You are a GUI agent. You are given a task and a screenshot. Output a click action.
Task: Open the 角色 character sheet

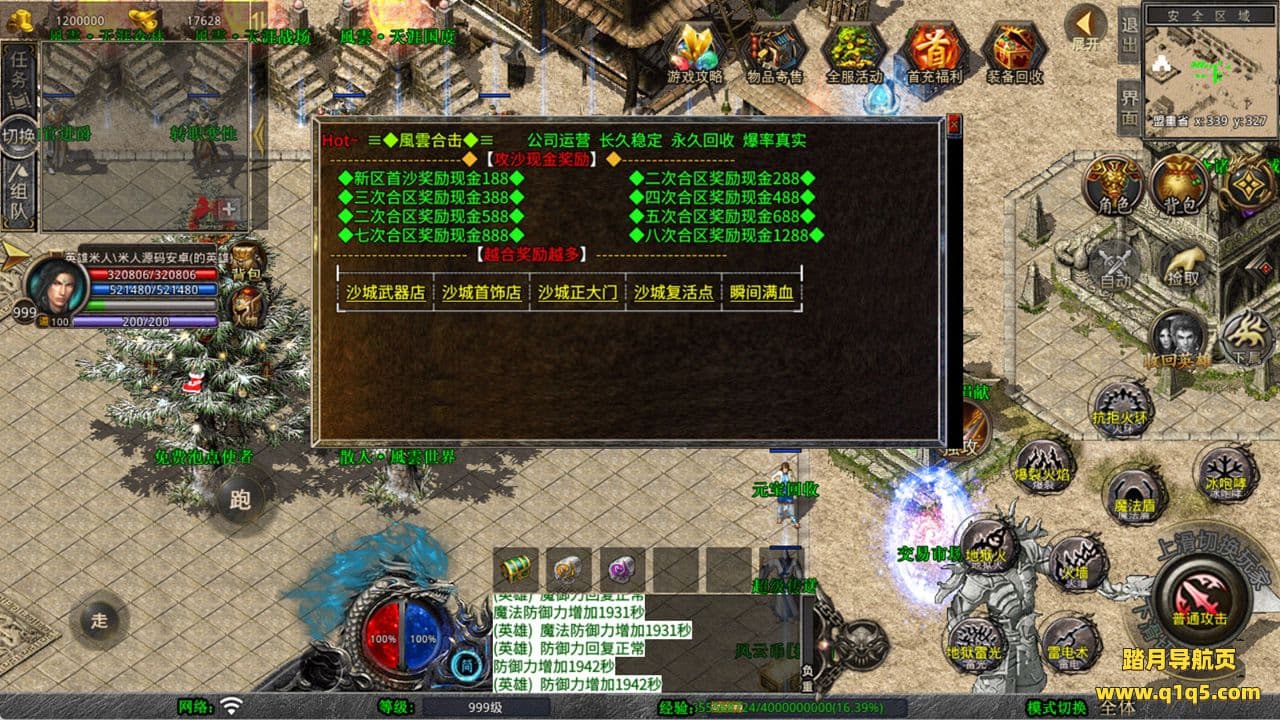[x=1114, y=186]
